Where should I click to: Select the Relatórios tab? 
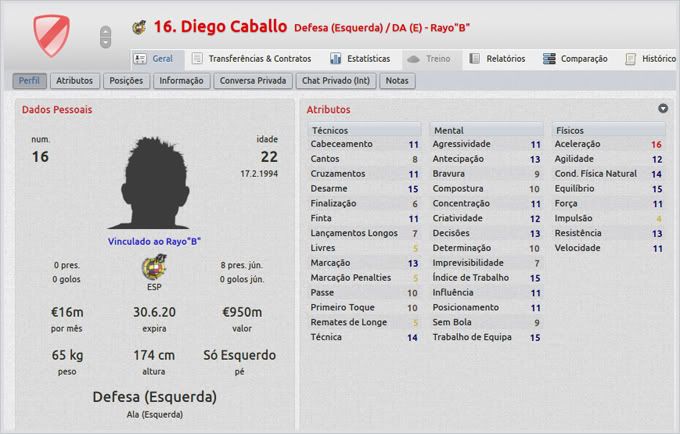pyautogui.click(x=497, y=59)
